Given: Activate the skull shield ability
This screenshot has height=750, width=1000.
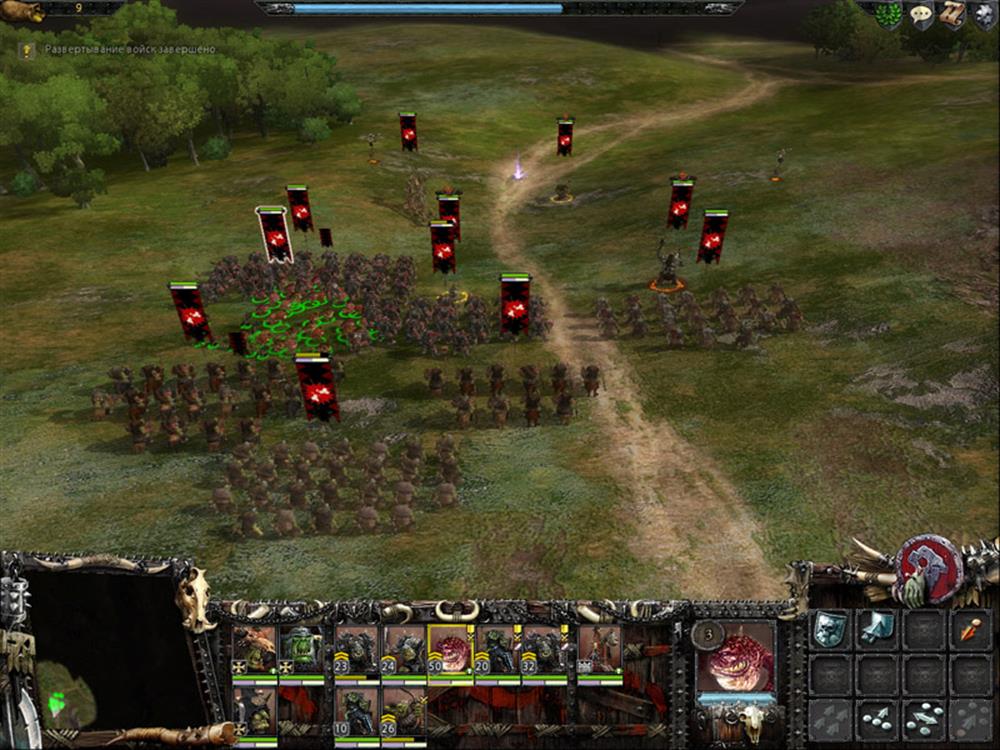Looking at the screenshot, I should 829,628.
